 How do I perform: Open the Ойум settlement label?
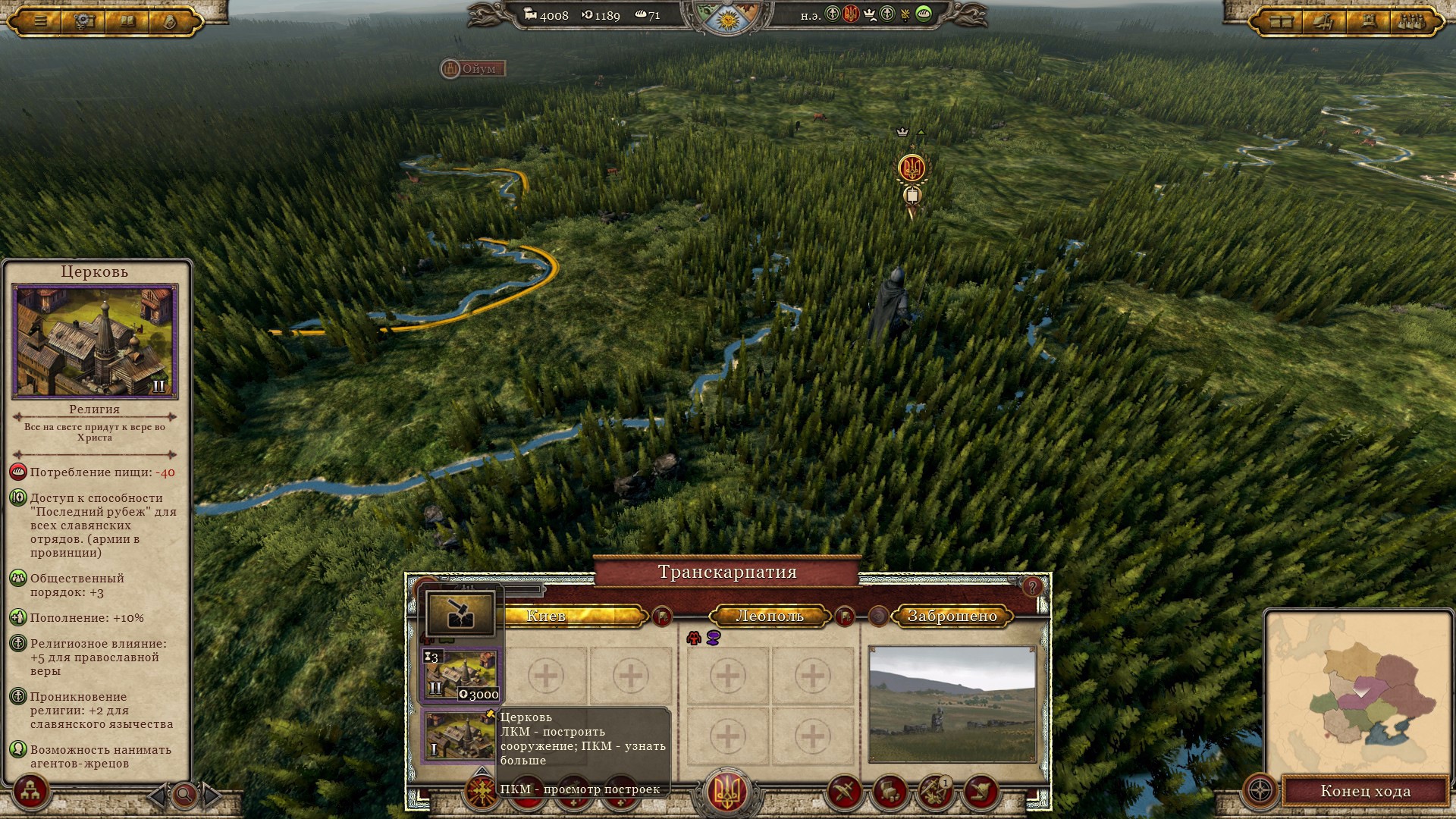[x=472, y=69]
